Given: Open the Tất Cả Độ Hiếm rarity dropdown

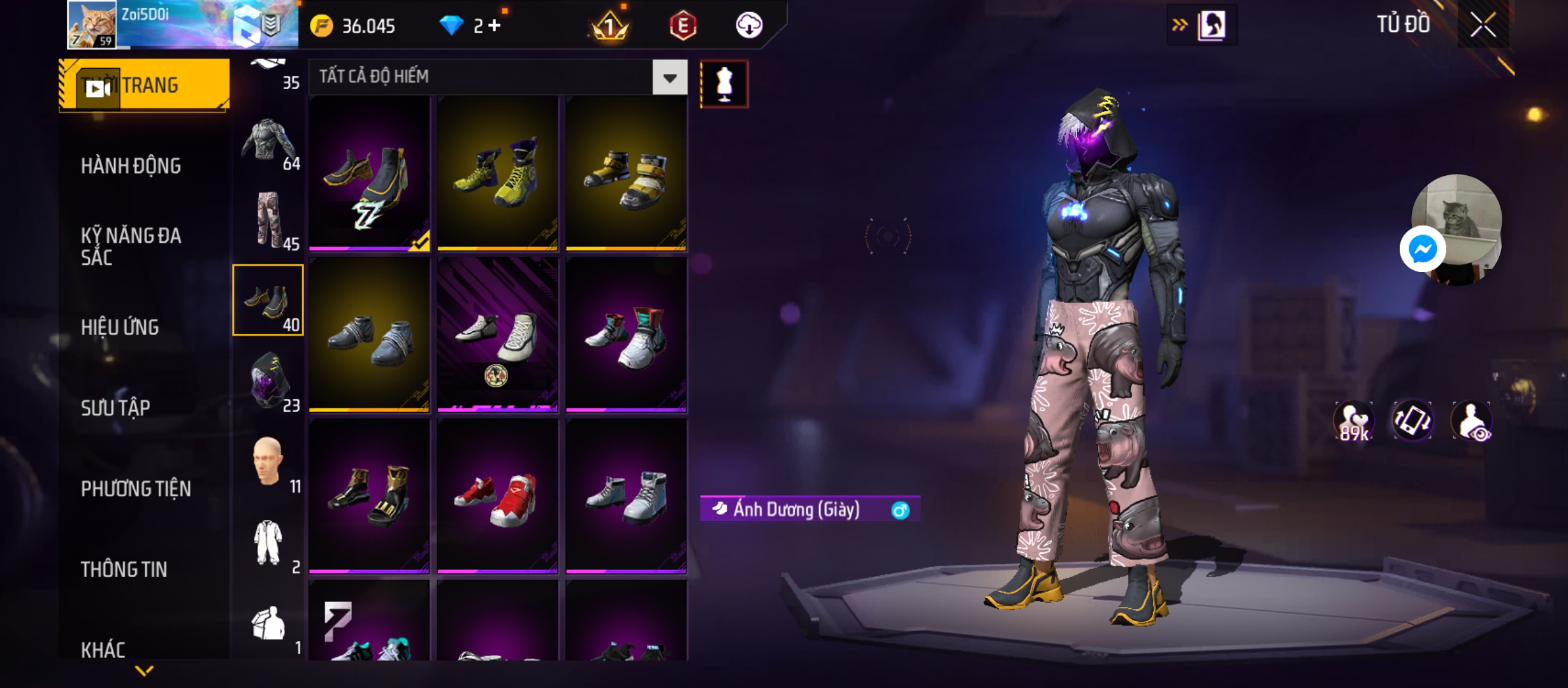Looking at the screenshot, I should 669,78.
